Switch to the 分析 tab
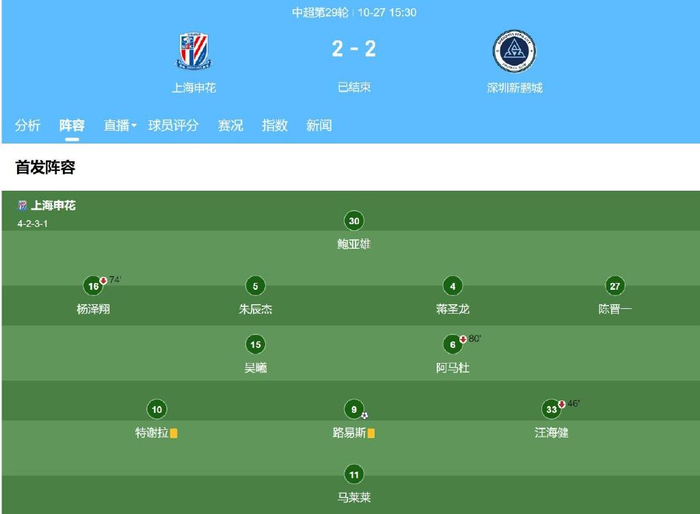 click(28, 125)
